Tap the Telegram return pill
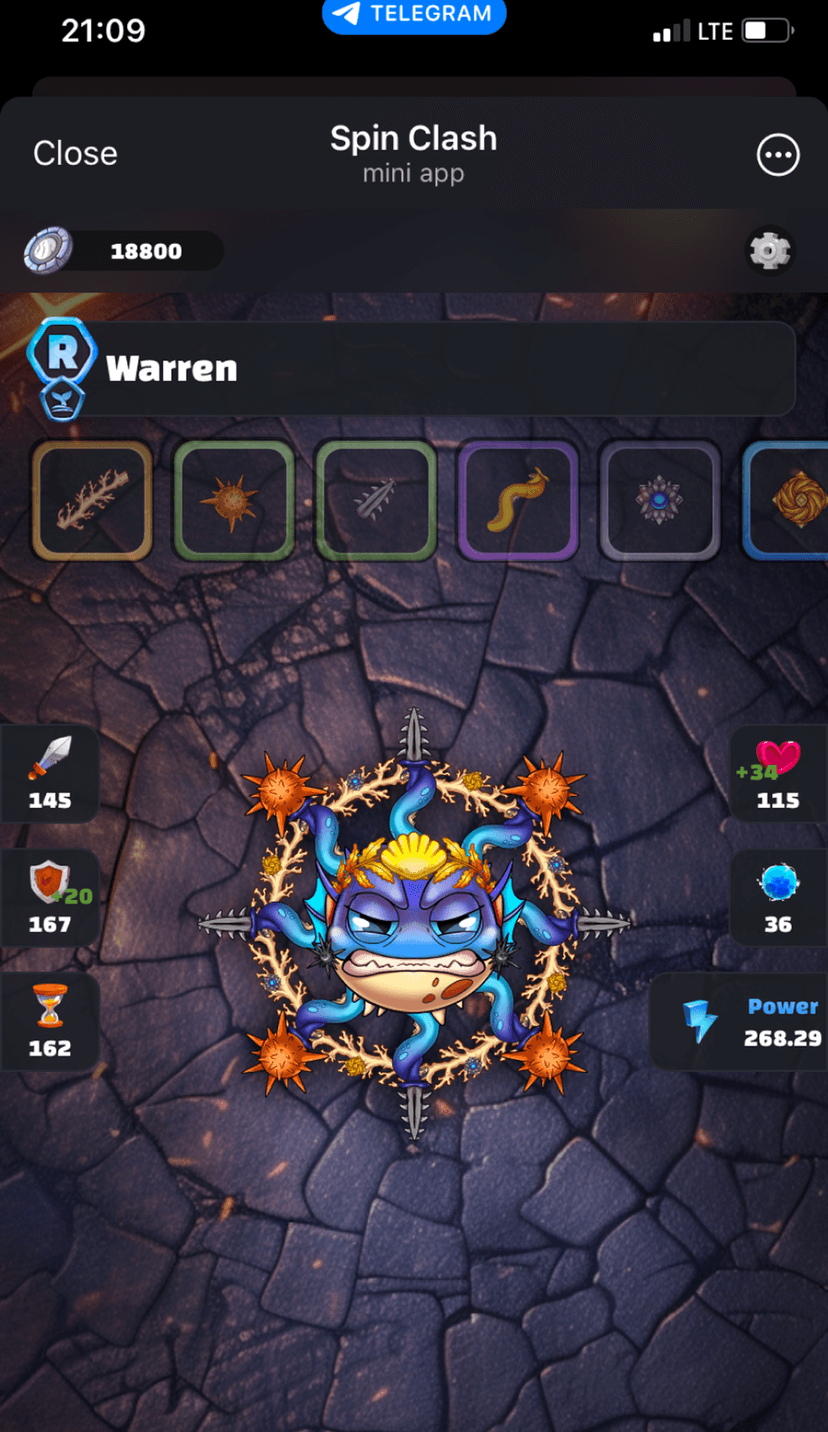Viewport: 828px width, 1432px height. click(x=414, y=14)
